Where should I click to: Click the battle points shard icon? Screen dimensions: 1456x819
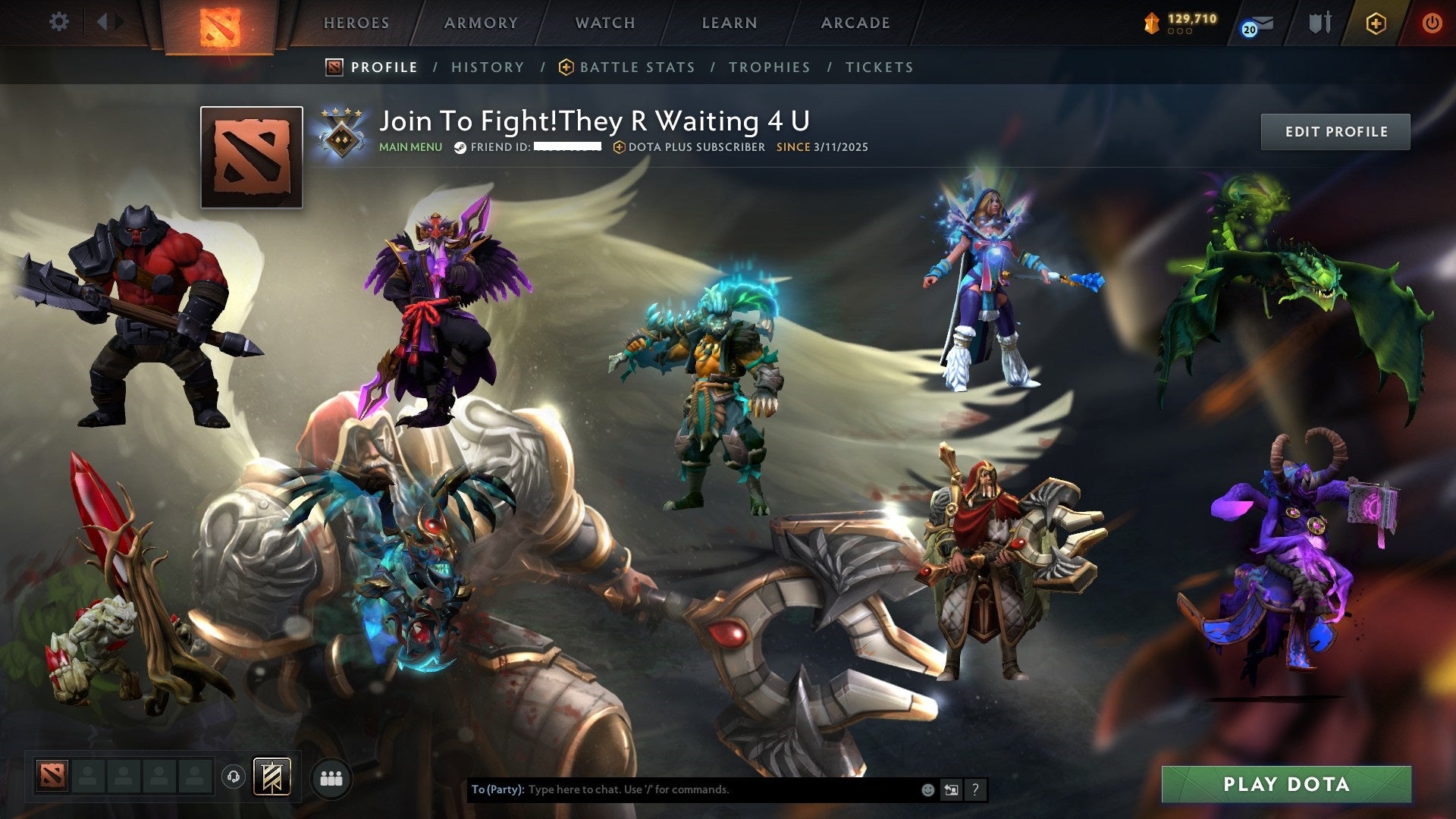point(1153,24)
